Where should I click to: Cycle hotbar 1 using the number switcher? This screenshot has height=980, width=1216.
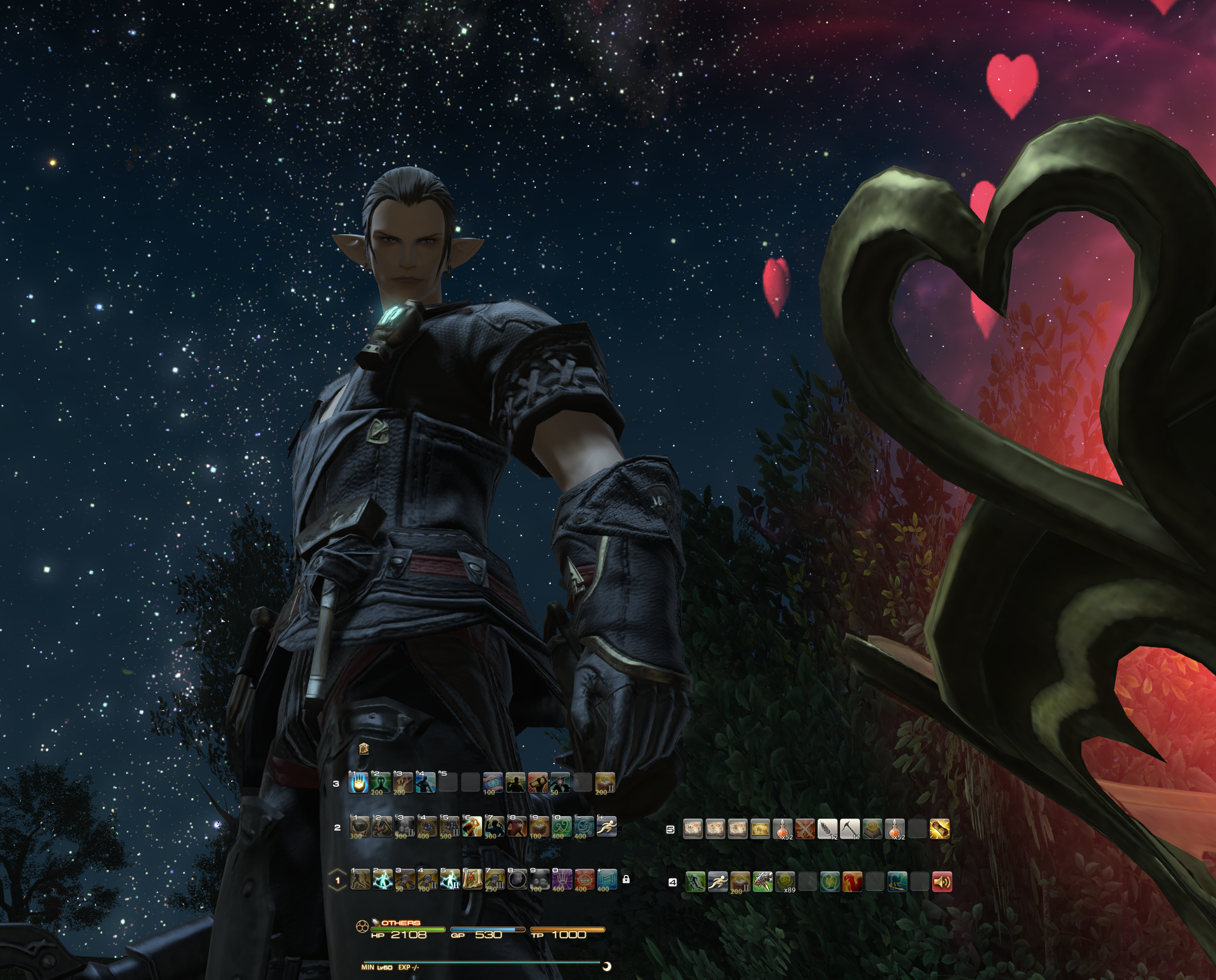point(338,880)
